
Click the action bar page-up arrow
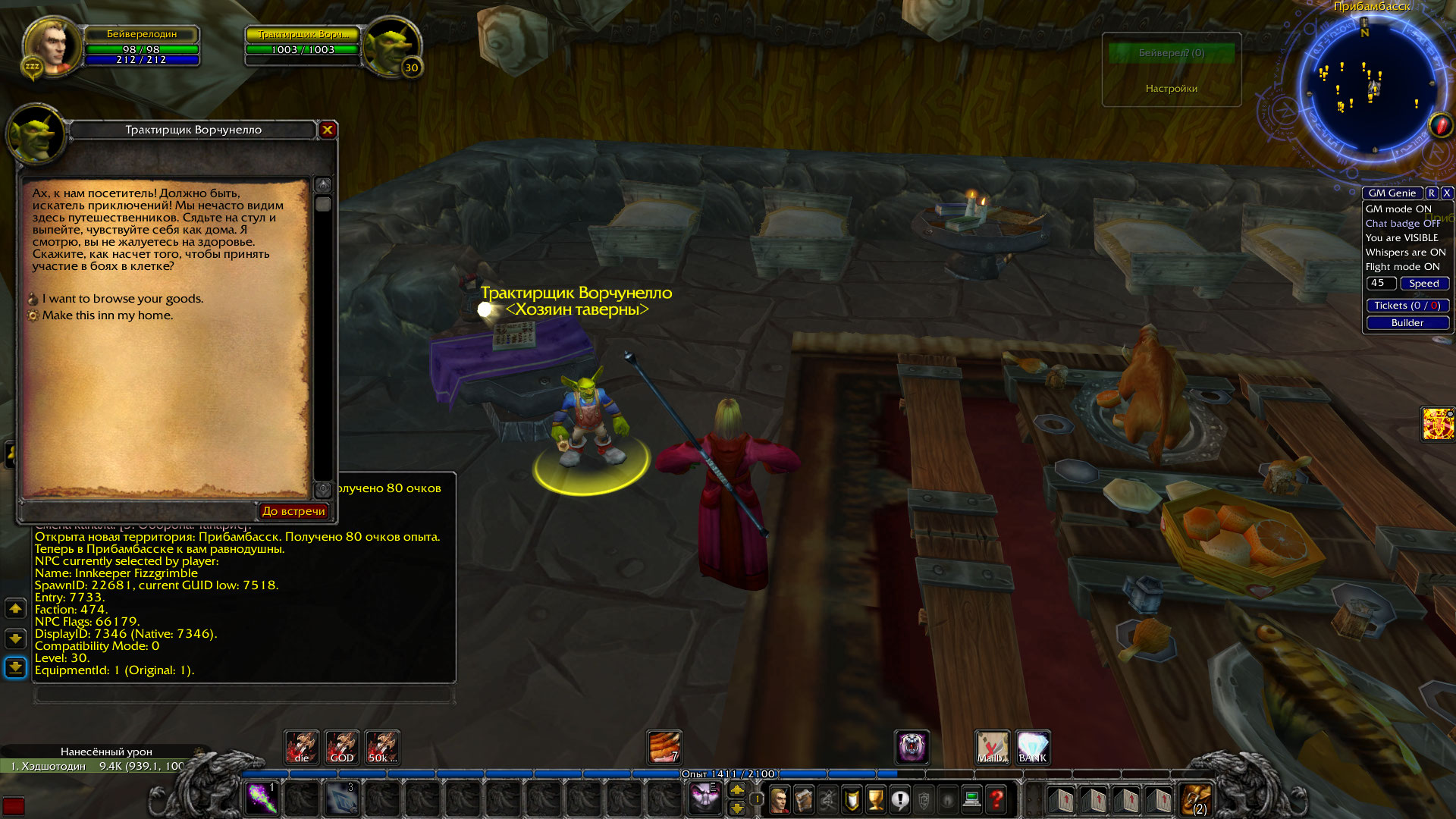coord(737,789)
